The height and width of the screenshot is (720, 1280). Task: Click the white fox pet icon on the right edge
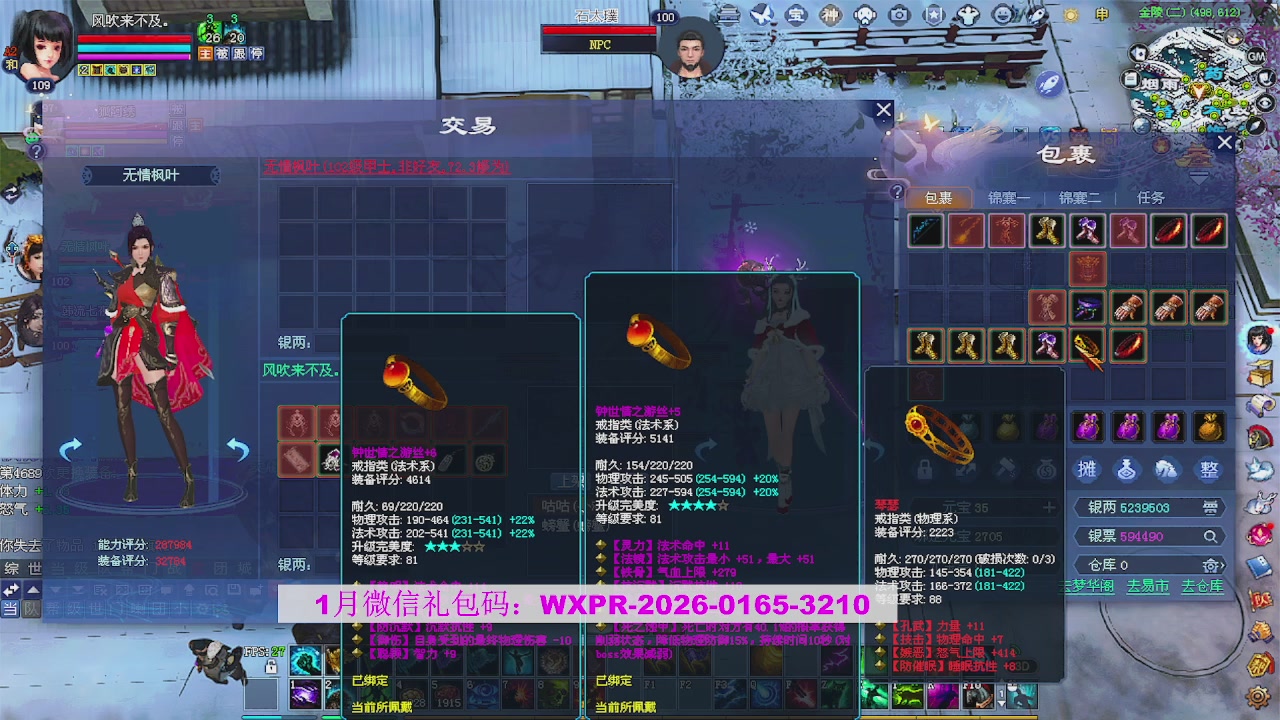click(x=1260, y=470)
